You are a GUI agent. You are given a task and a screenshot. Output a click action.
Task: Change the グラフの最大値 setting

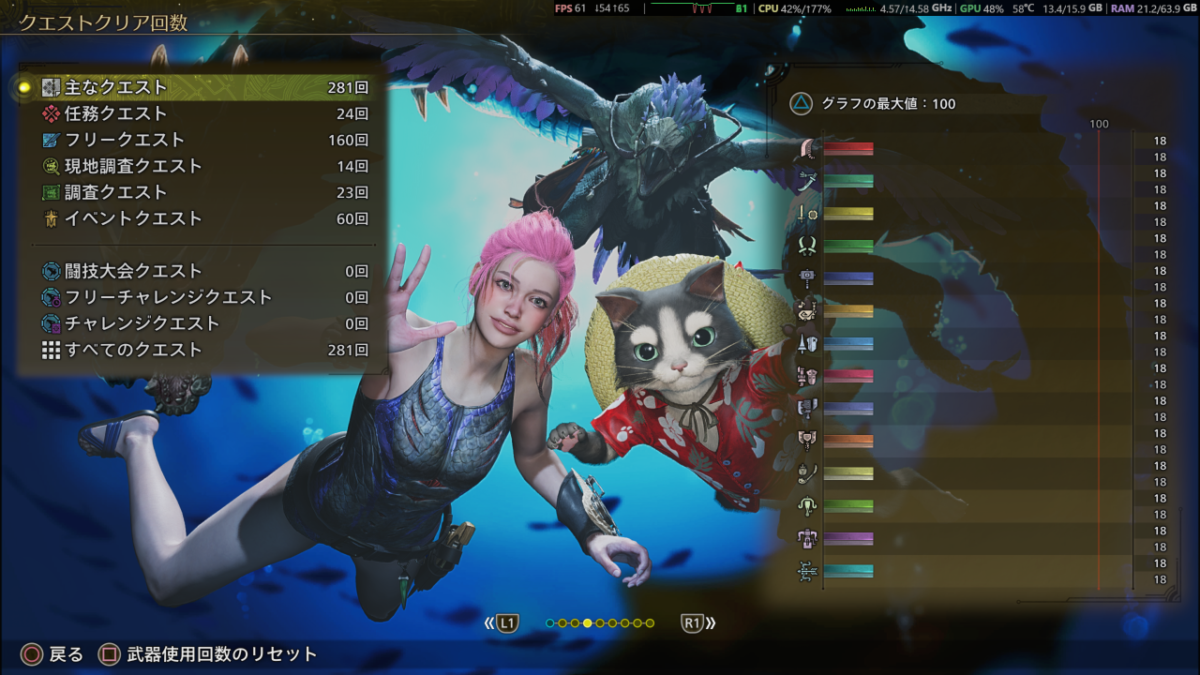pos(872,103)
